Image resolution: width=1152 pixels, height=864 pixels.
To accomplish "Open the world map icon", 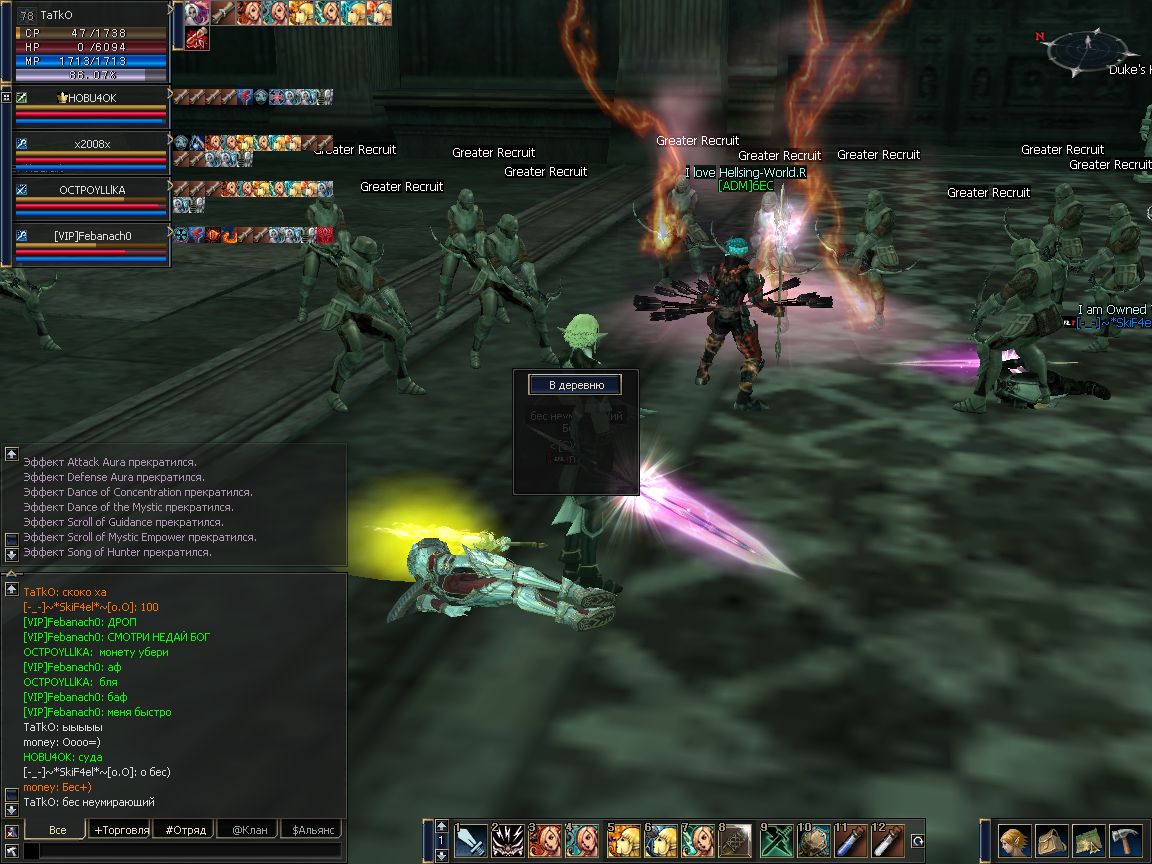I will coord(1089,840).
